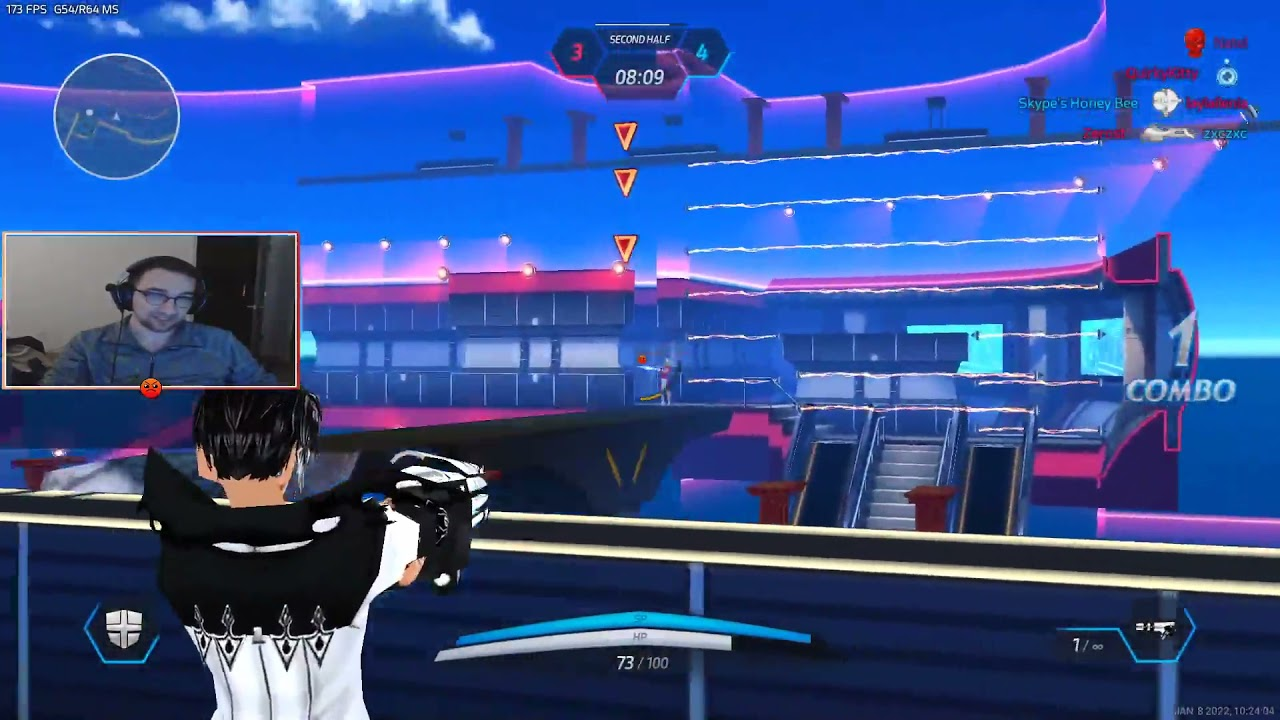Click the circular minimap
Image resolution: width=1280 pixels, height=720 pixels.
(116, 116)
